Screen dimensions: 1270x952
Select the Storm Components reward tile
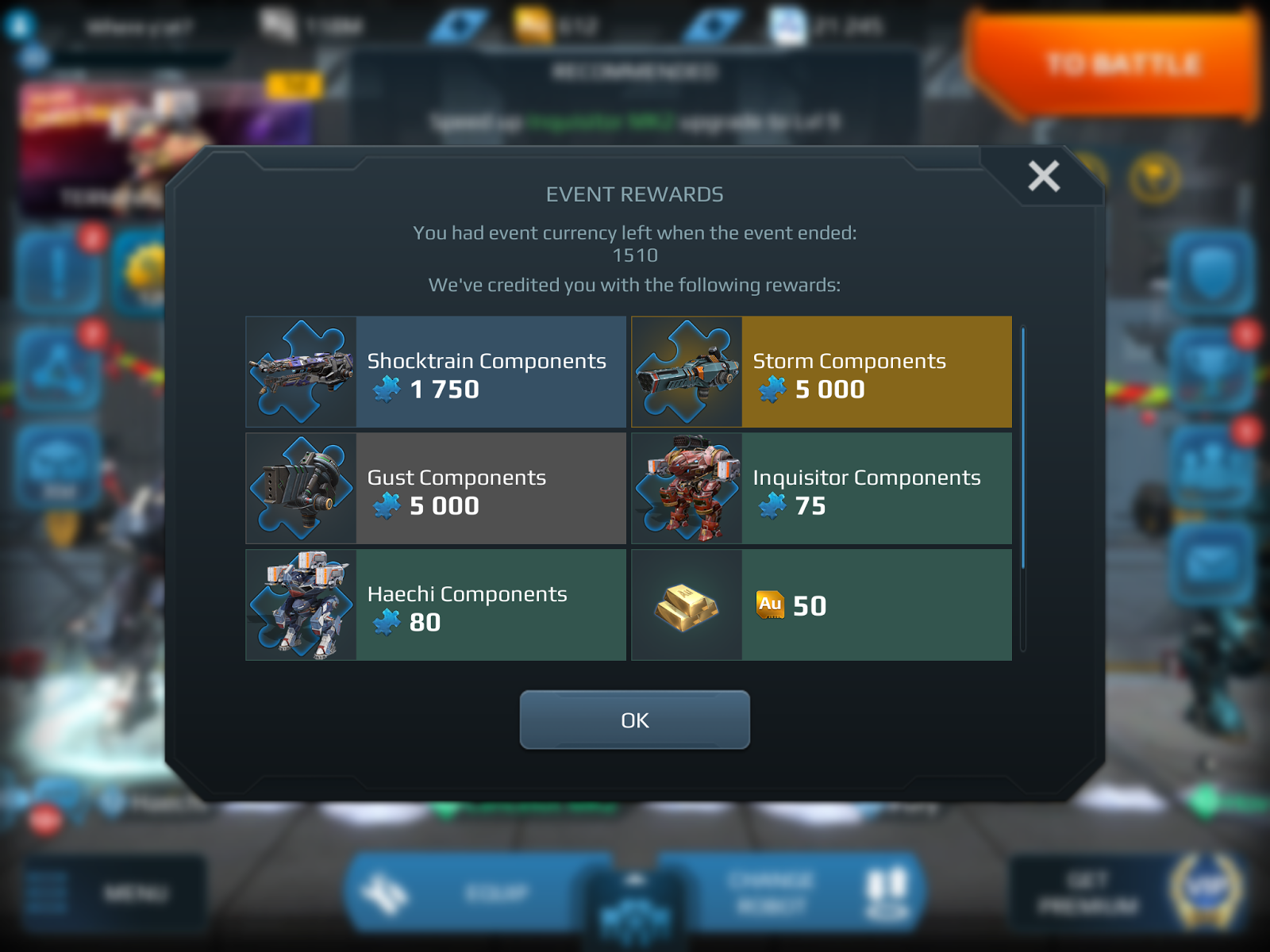click(x=822, y=371)
